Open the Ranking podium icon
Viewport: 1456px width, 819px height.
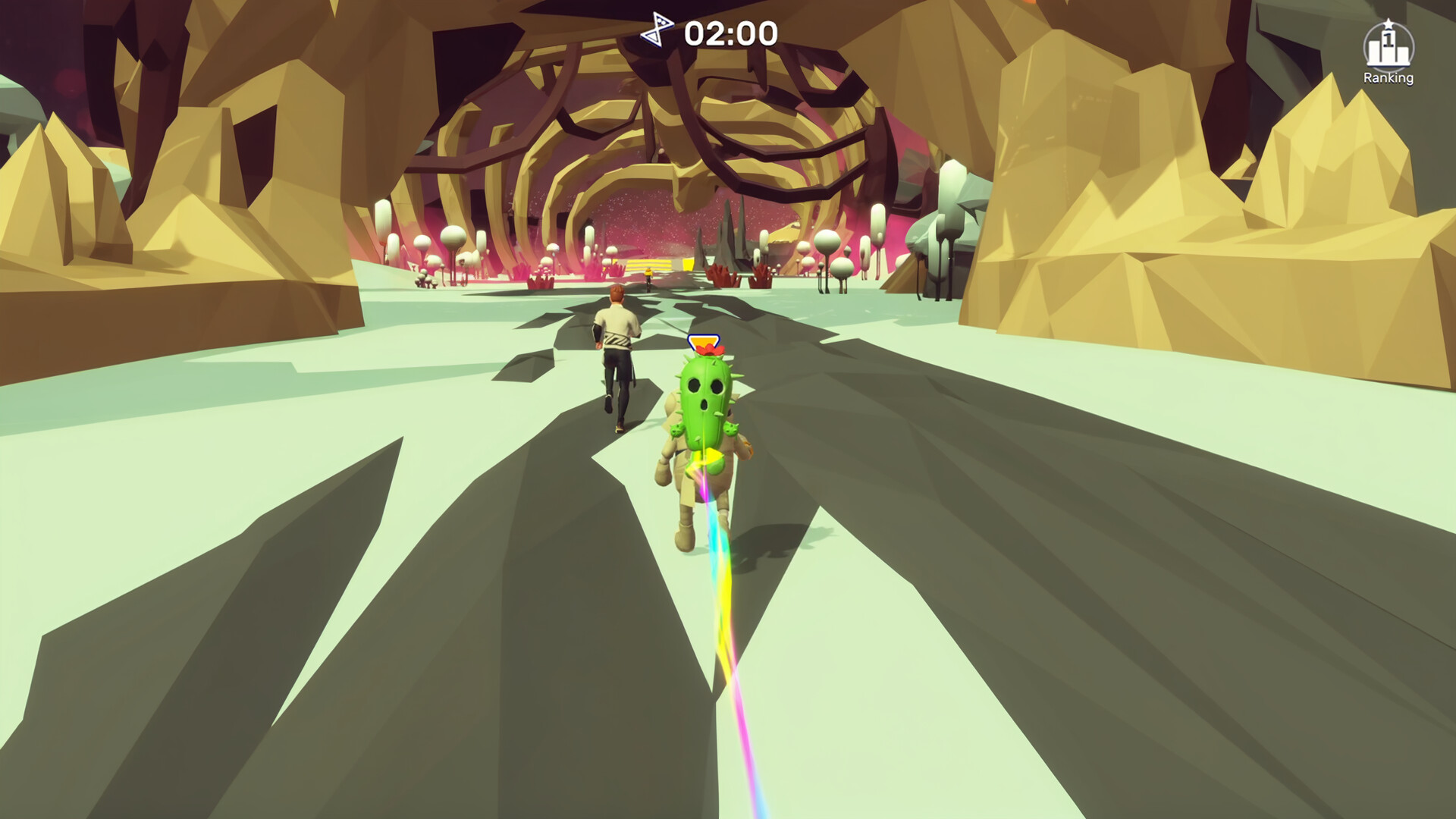pos(1389,45)
